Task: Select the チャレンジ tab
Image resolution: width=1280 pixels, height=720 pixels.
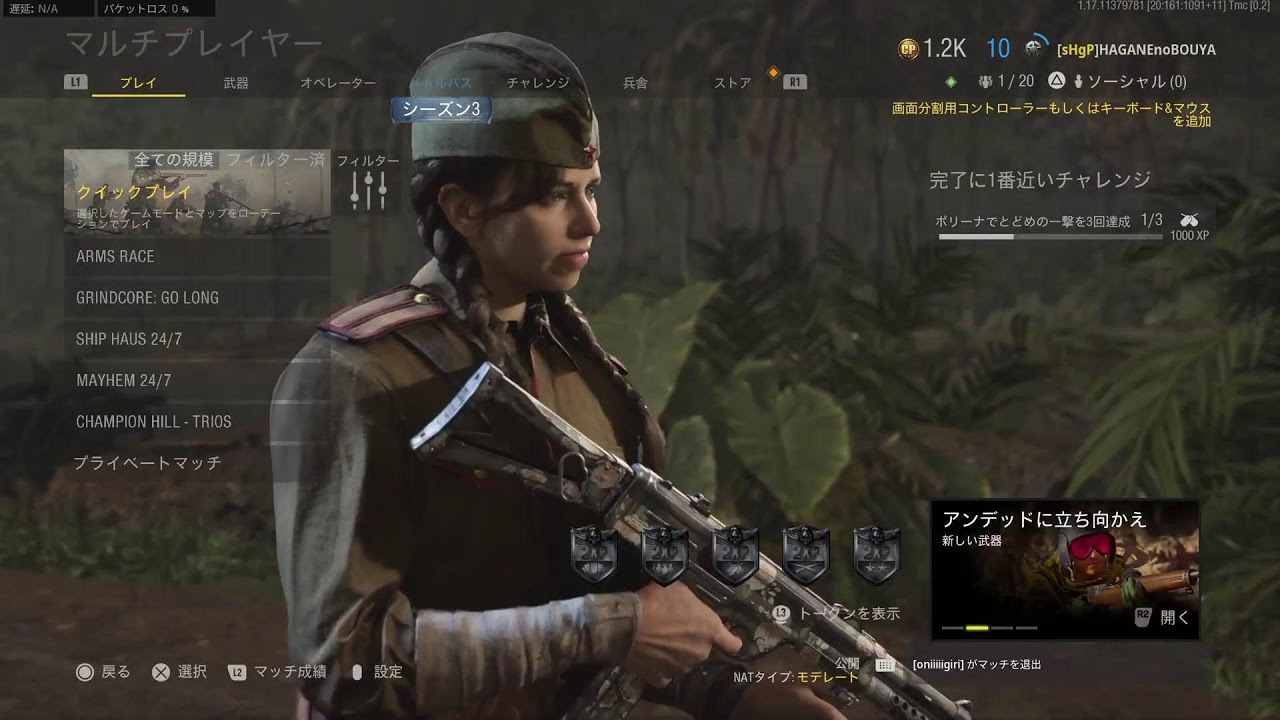Action: [538, 83]
